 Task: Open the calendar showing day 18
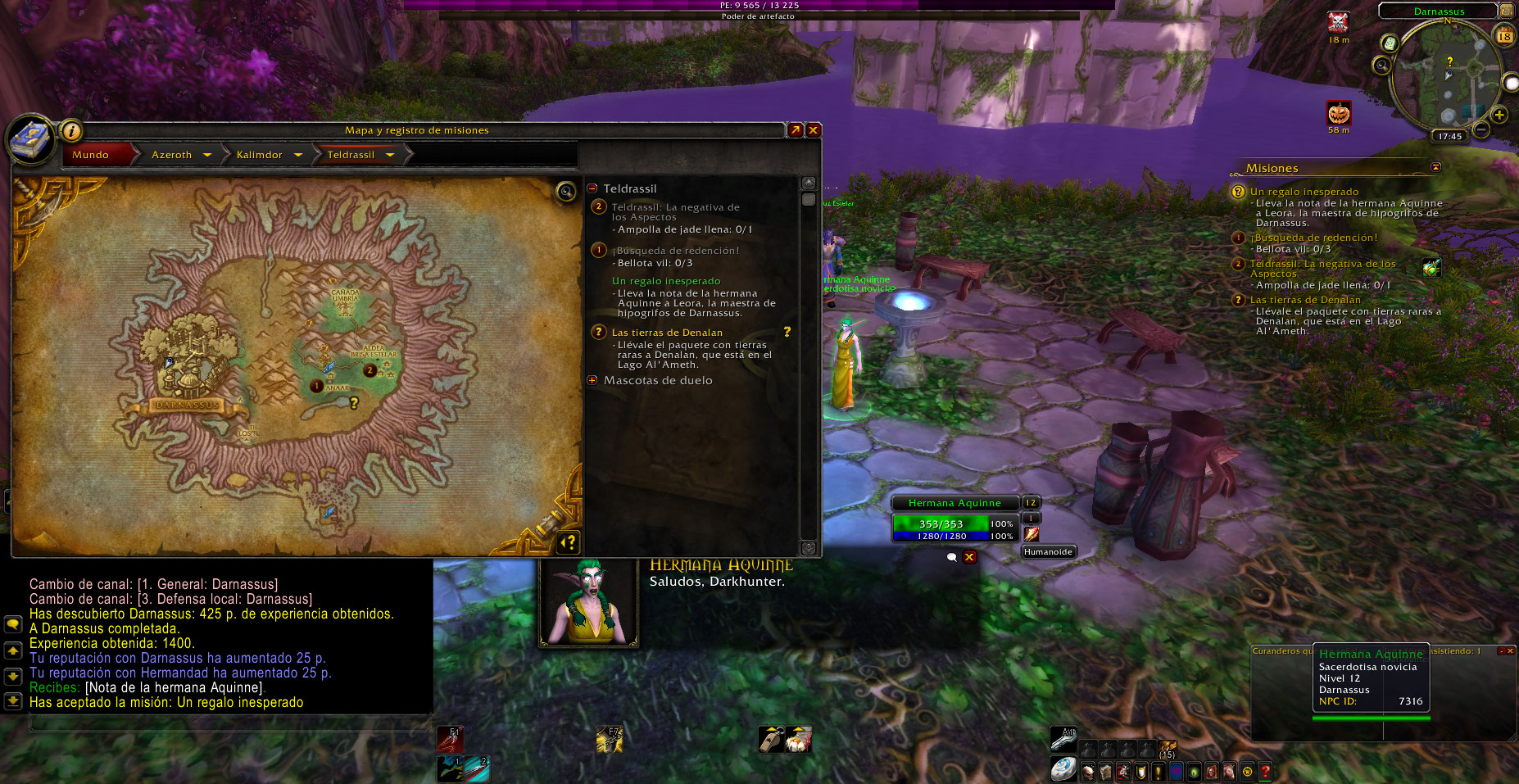point(1504,36)
